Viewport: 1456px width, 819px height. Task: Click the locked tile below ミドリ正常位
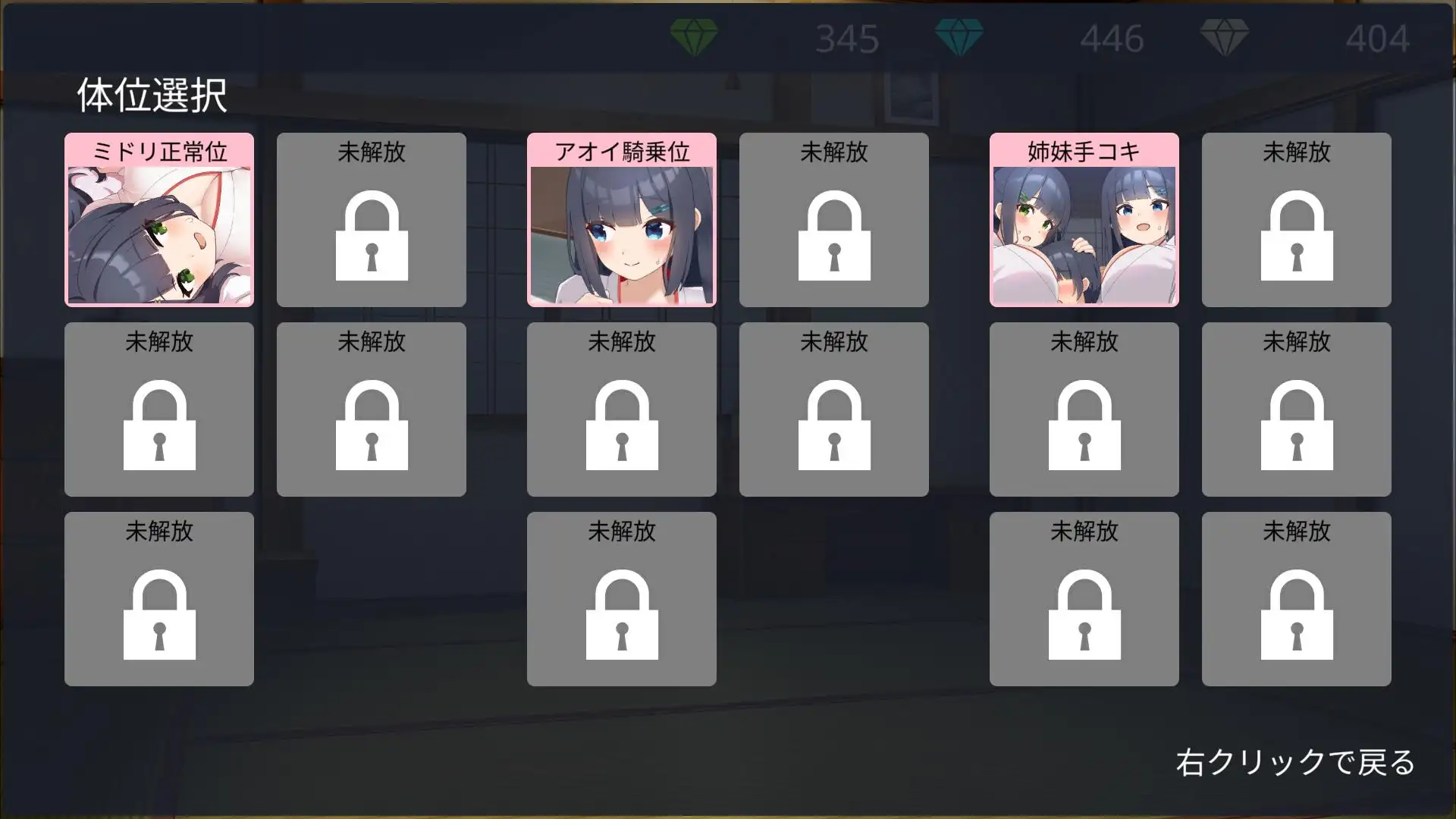pyautogui.click(x=158, y=409)
